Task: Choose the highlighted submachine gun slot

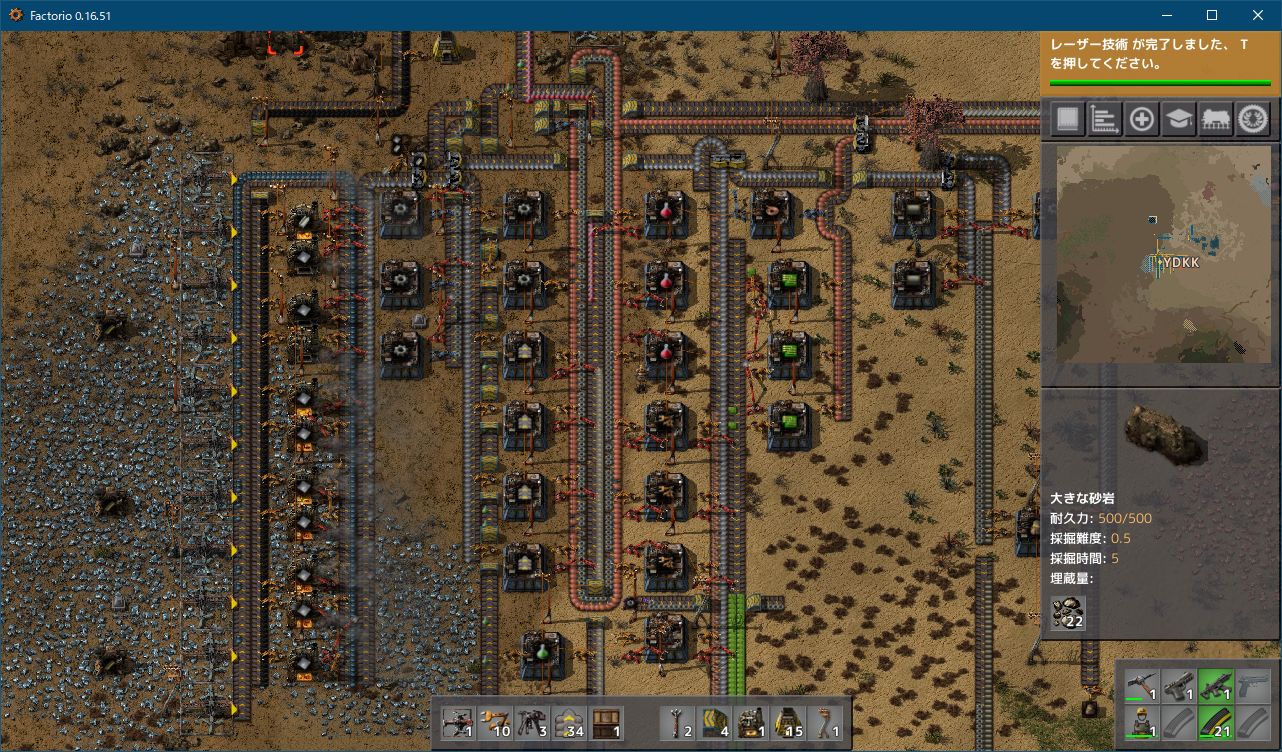Action: point(1215,686)
